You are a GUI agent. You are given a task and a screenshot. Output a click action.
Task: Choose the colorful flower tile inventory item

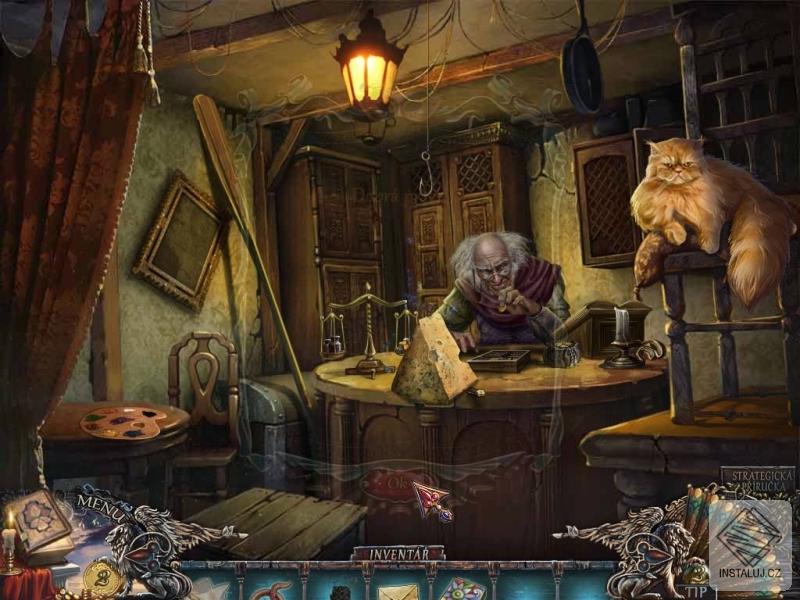459,590
